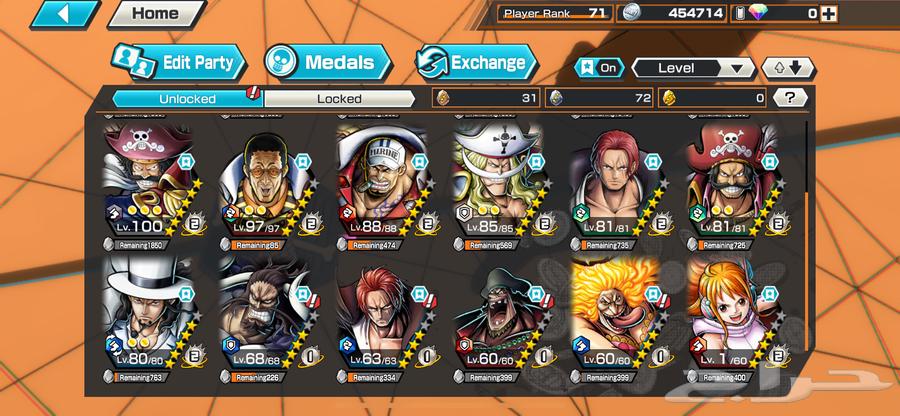
Task: Open the question mark help button
Action: tap(790, 98)
